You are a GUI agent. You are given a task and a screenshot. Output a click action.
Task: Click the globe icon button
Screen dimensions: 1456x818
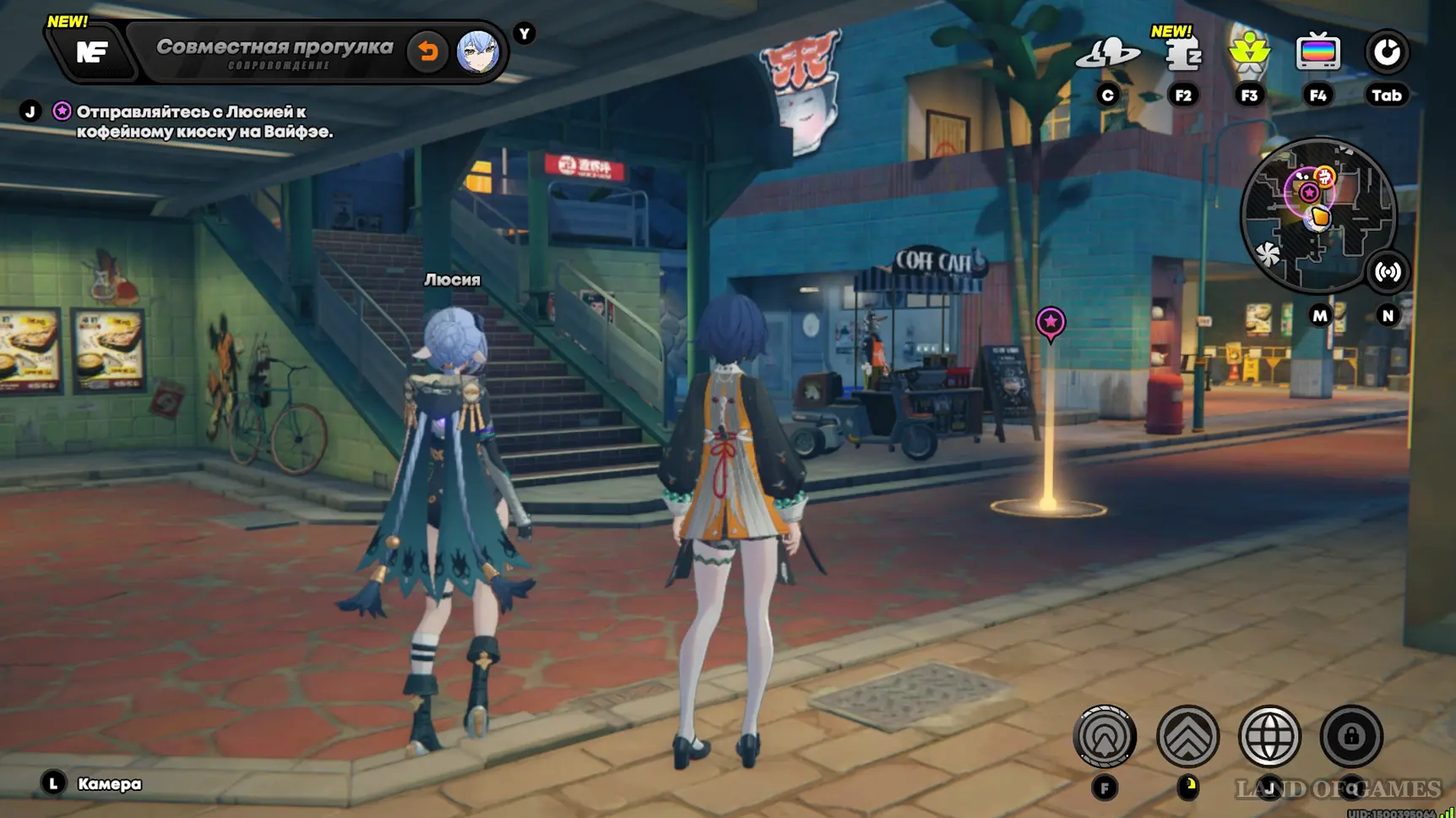[x=1269, y=737]
